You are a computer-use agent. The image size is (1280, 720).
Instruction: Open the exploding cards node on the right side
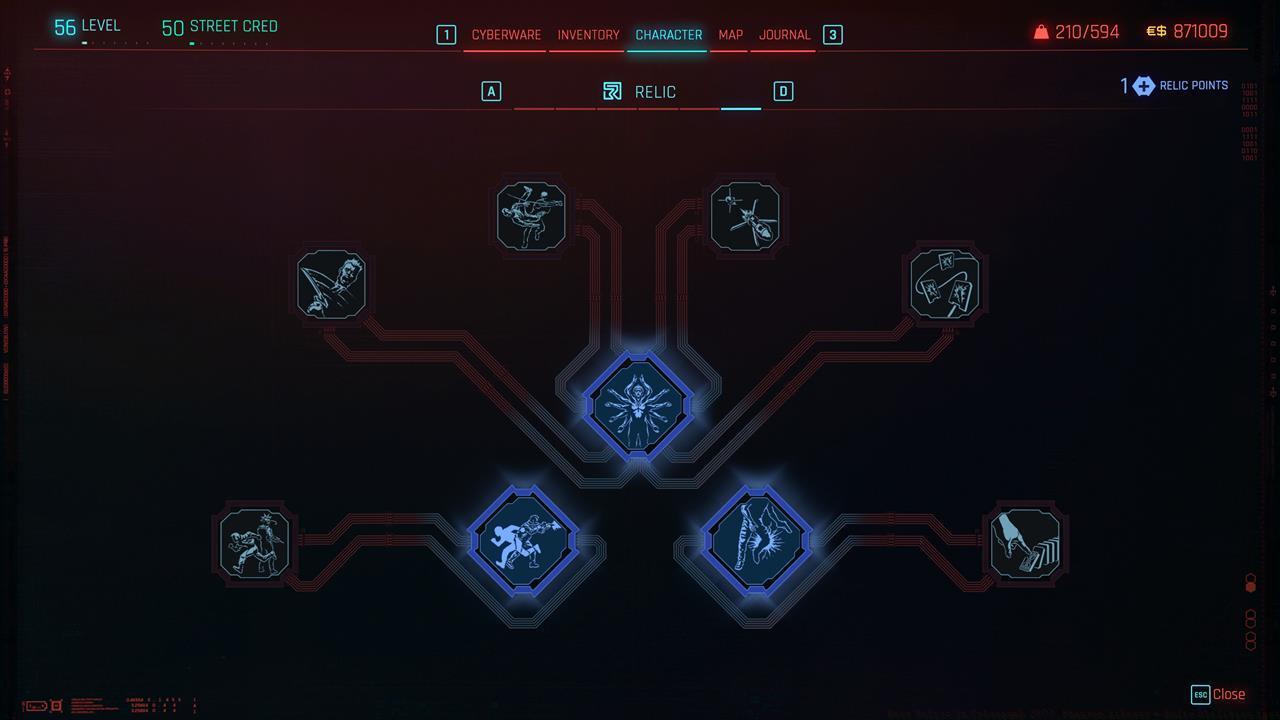pyautogui.click(x=945, y=284)
